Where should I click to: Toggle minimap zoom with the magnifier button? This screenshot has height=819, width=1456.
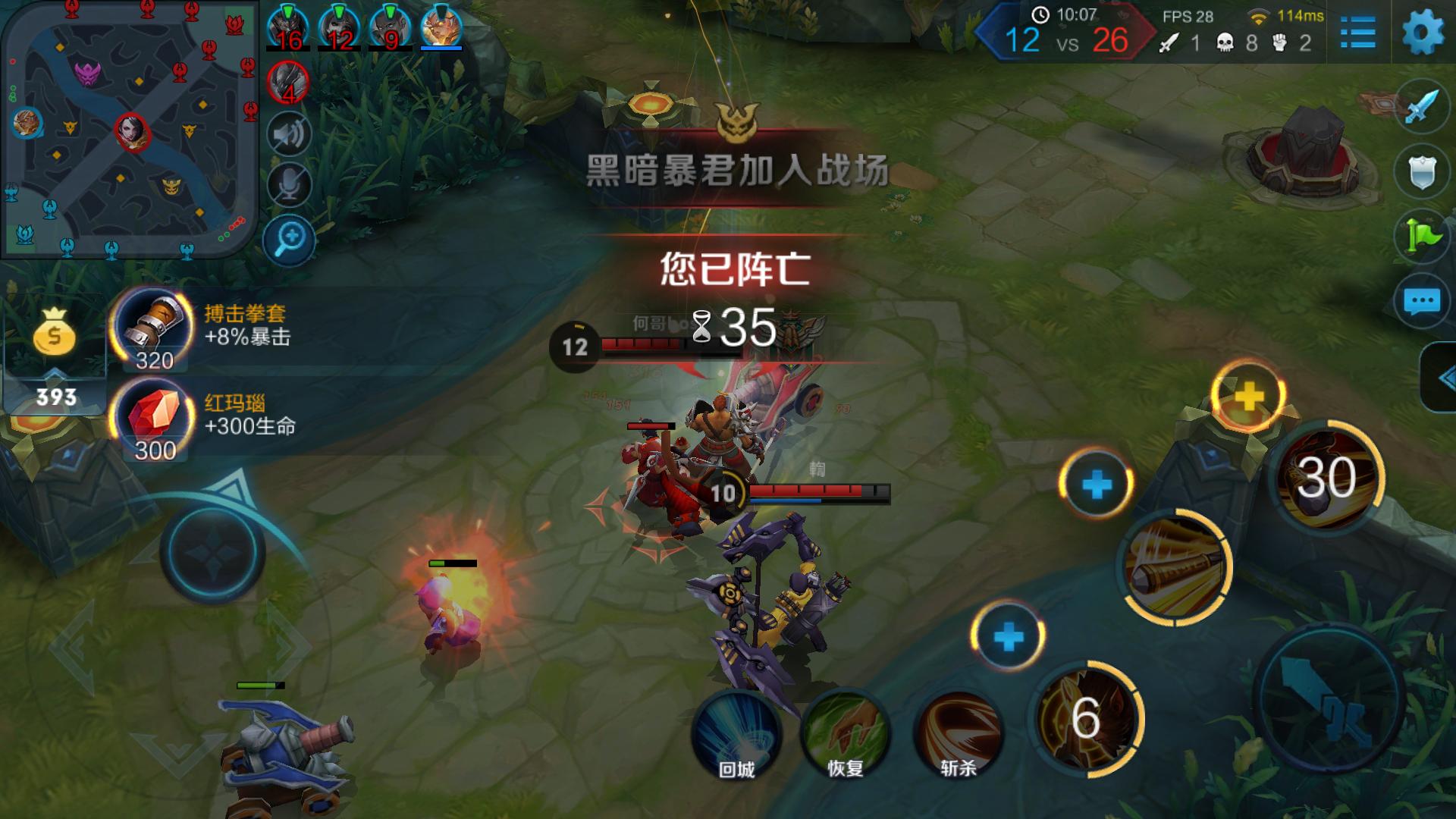tap(288, 237)
